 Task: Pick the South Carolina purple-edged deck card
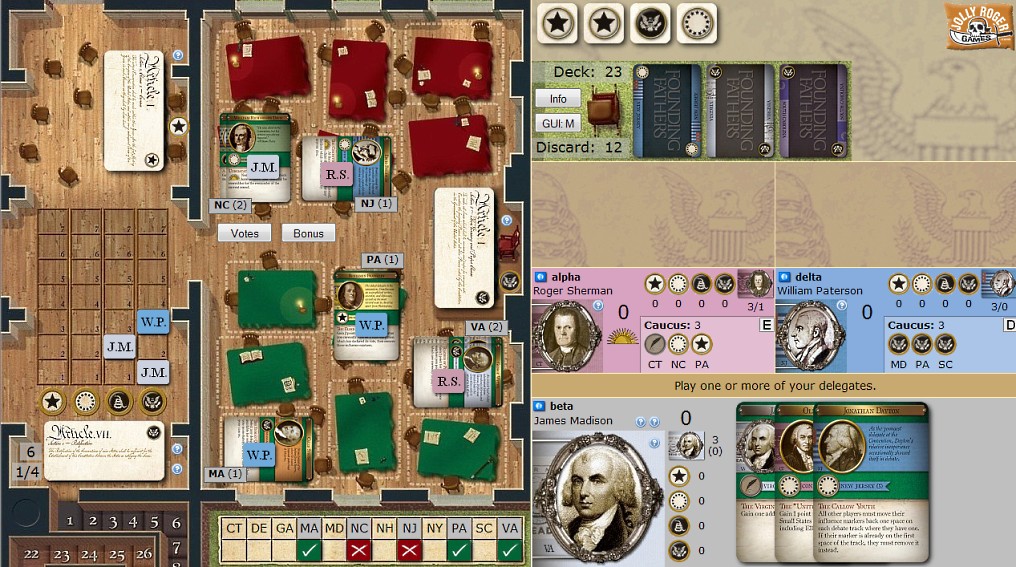tap(813, 110)
